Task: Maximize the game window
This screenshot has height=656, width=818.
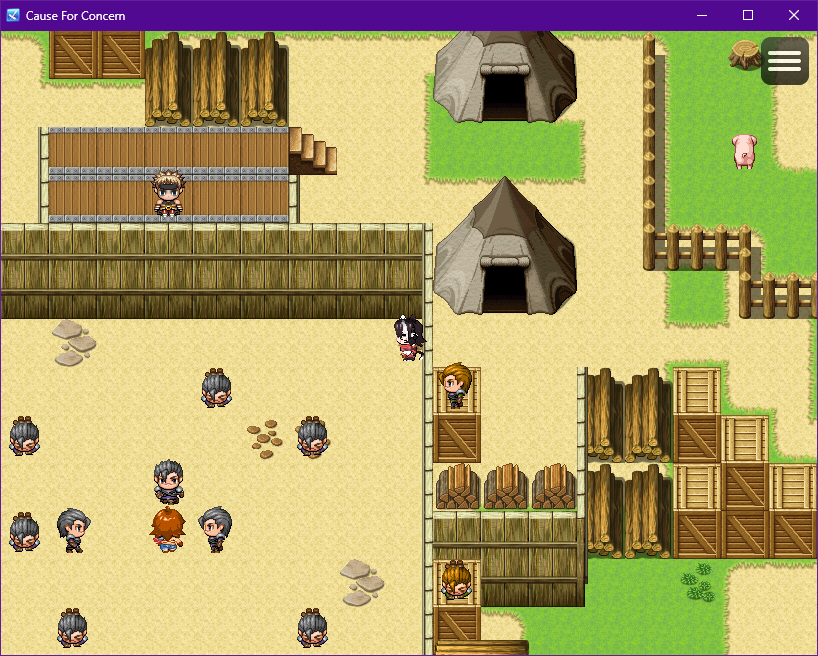Action: click(748, 15)
